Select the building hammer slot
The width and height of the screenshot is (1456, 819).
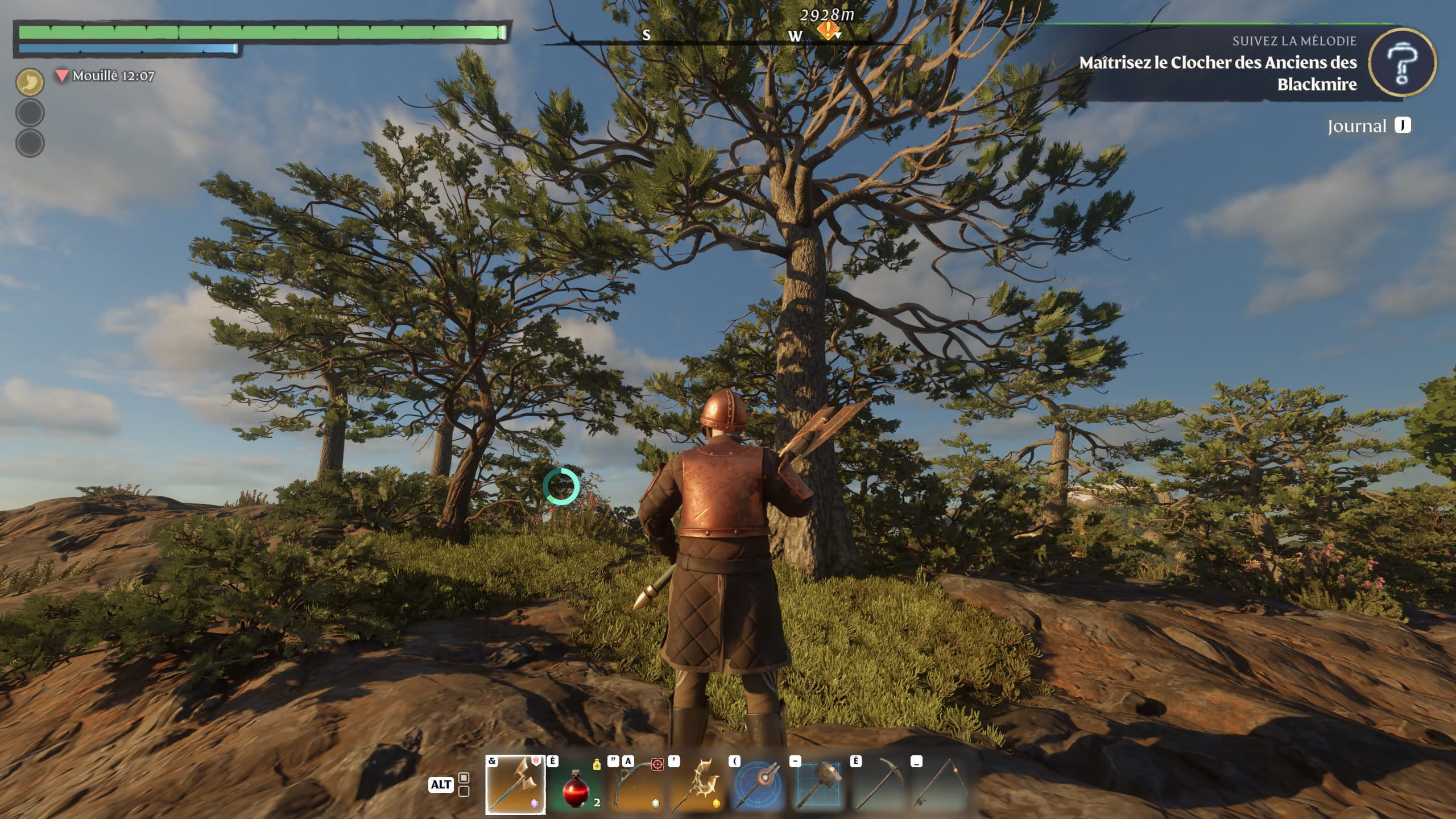(819, 786)
